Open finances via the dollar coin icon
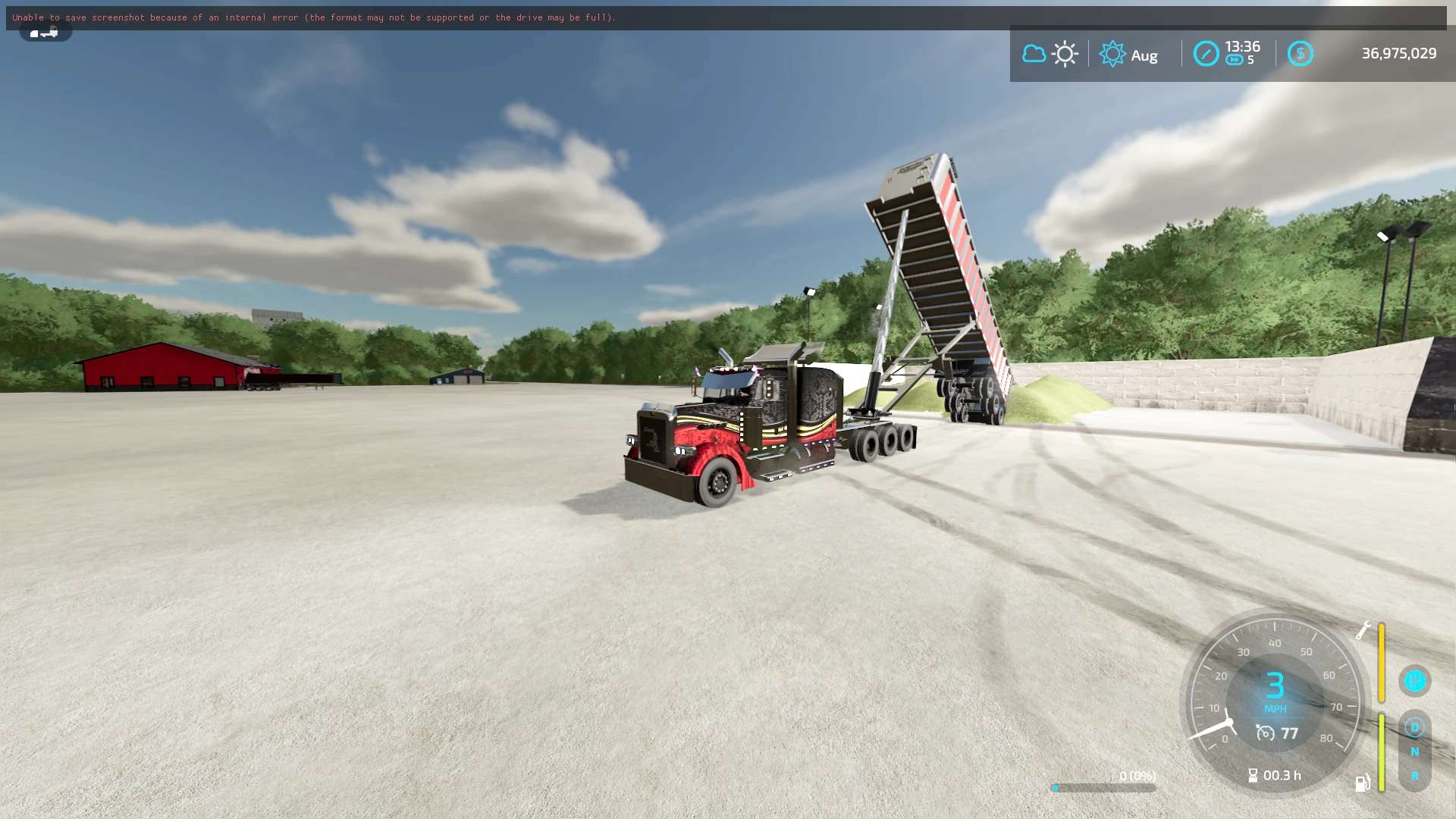 pyautogui.click(x=1300, y=54)
